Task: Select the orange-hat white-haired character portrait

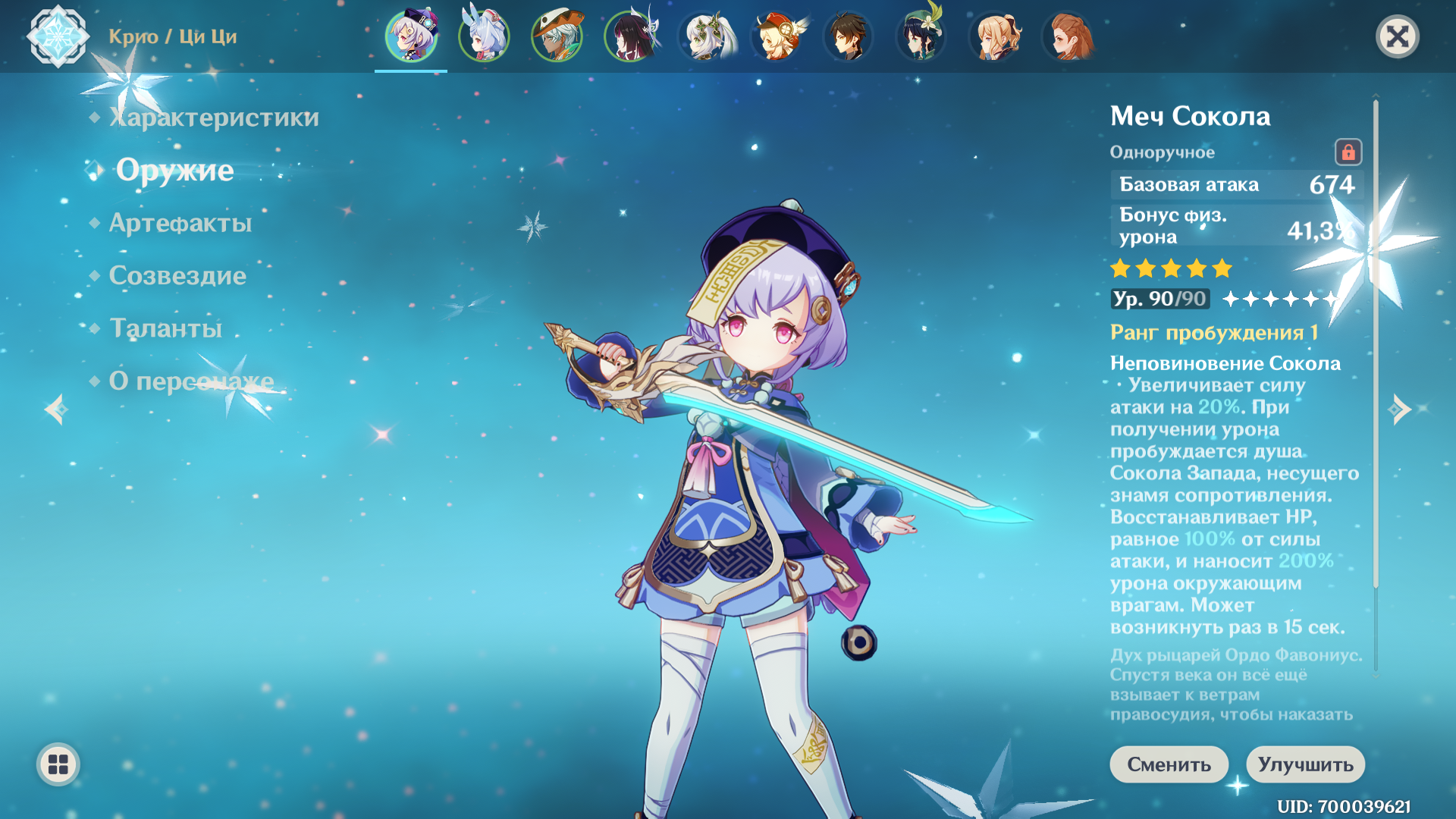Action: pos(557,36)
